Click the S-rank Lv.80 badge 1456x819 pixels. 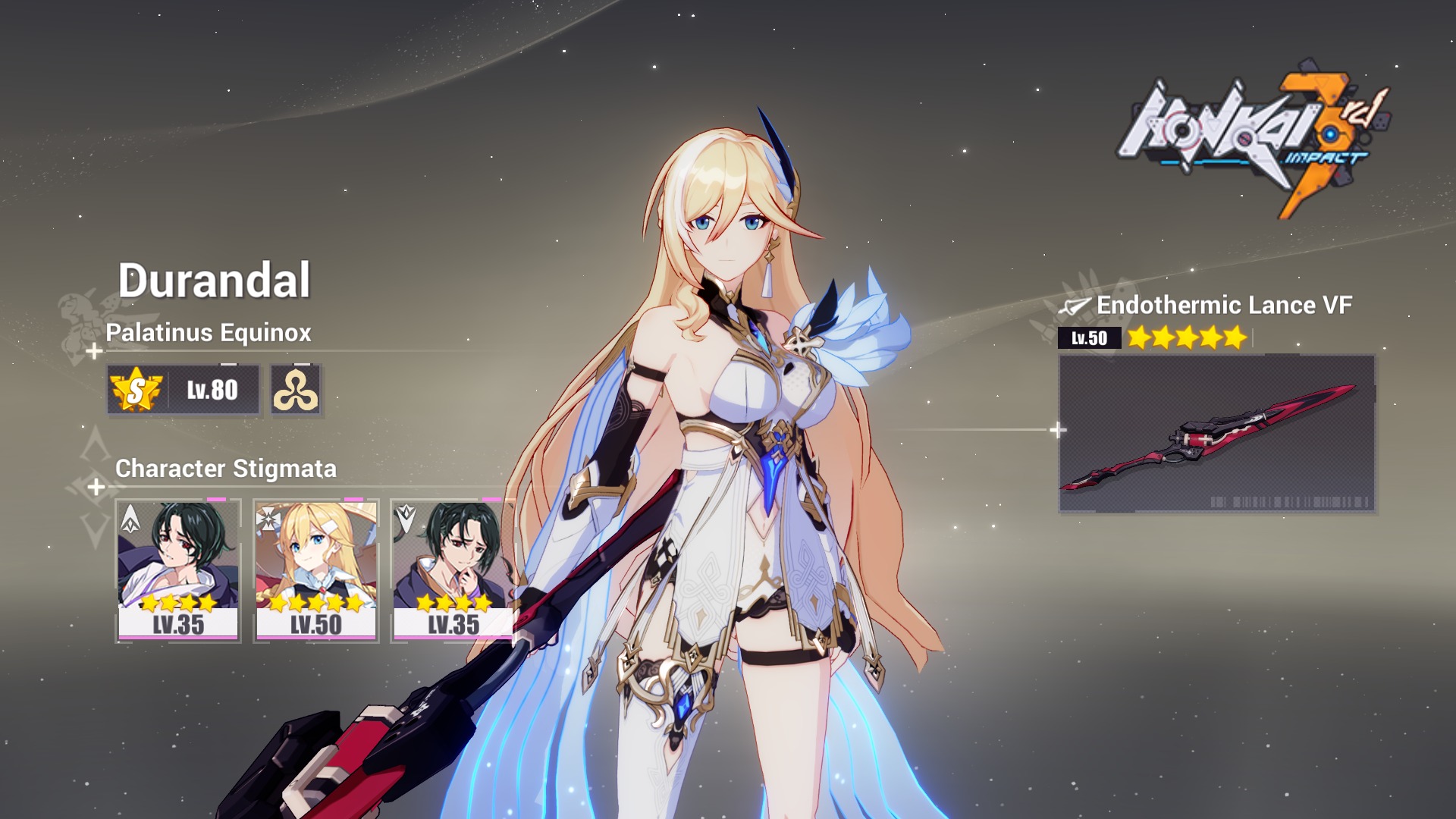184,390
